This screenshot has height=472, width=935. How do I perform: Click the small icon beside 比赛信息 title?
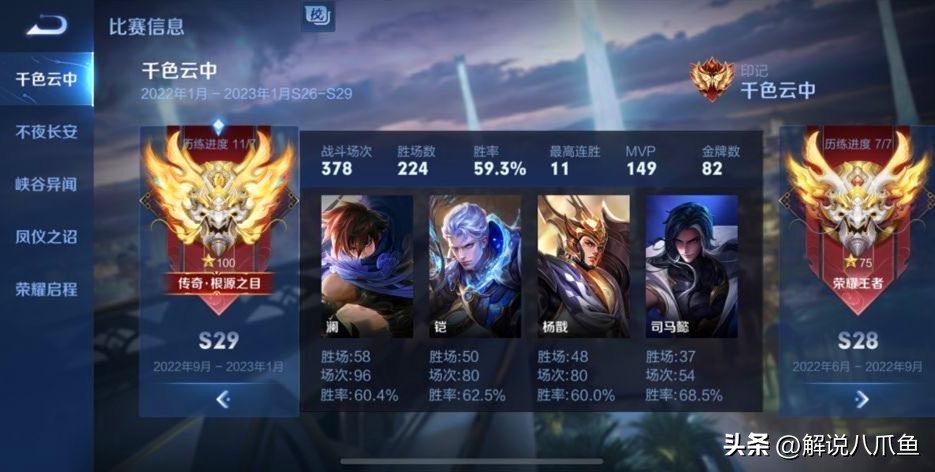click(317, 16)
